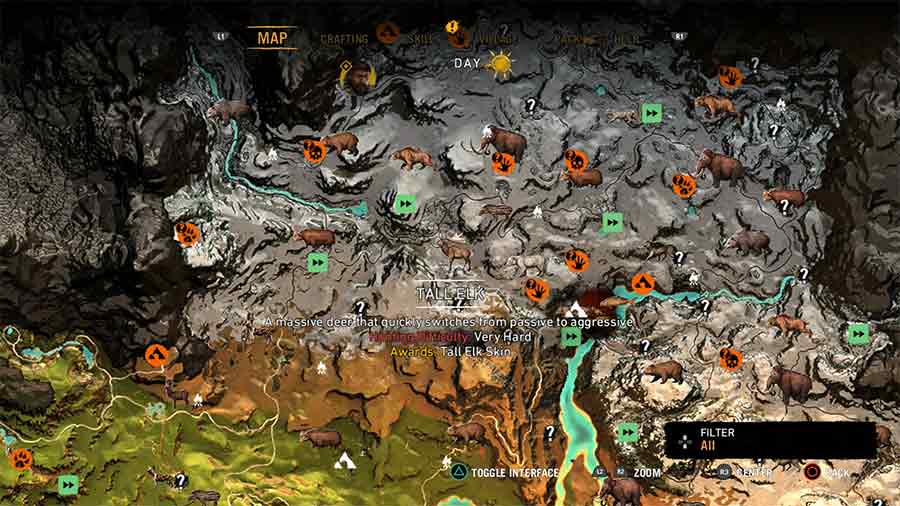
Task: Select the player portrait marker on the map
Action: click(x=356, y=77)
